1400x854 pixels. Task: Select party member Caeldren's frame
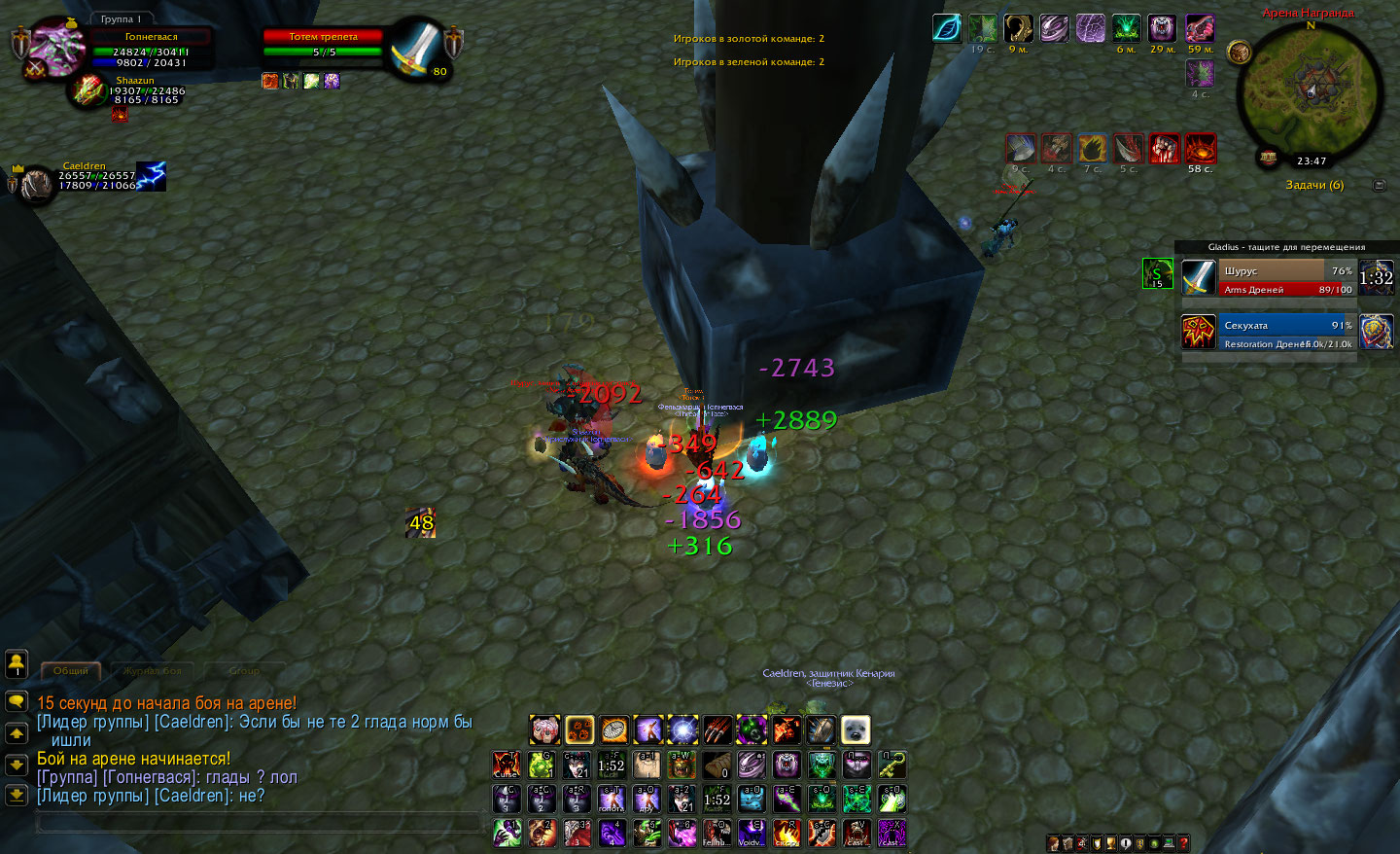click(x=95, y=178)
